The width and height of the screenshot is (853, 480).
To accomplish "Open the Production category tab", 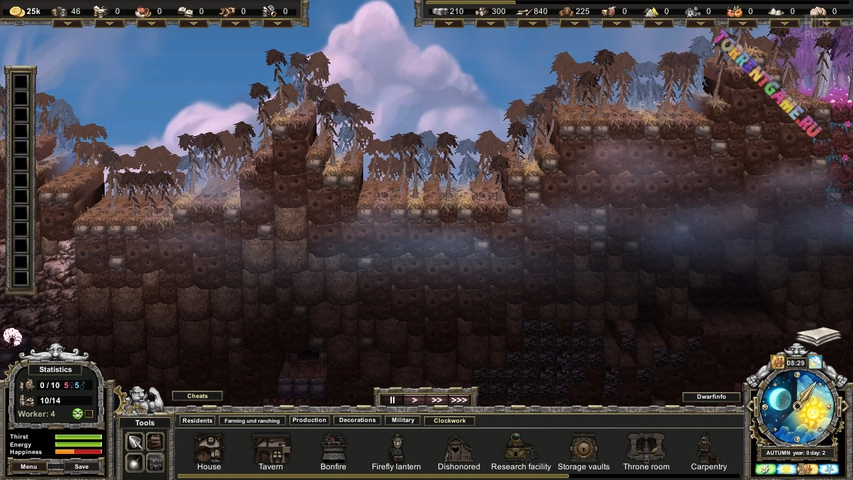I will pyautogui.click(x=309, y=420).
